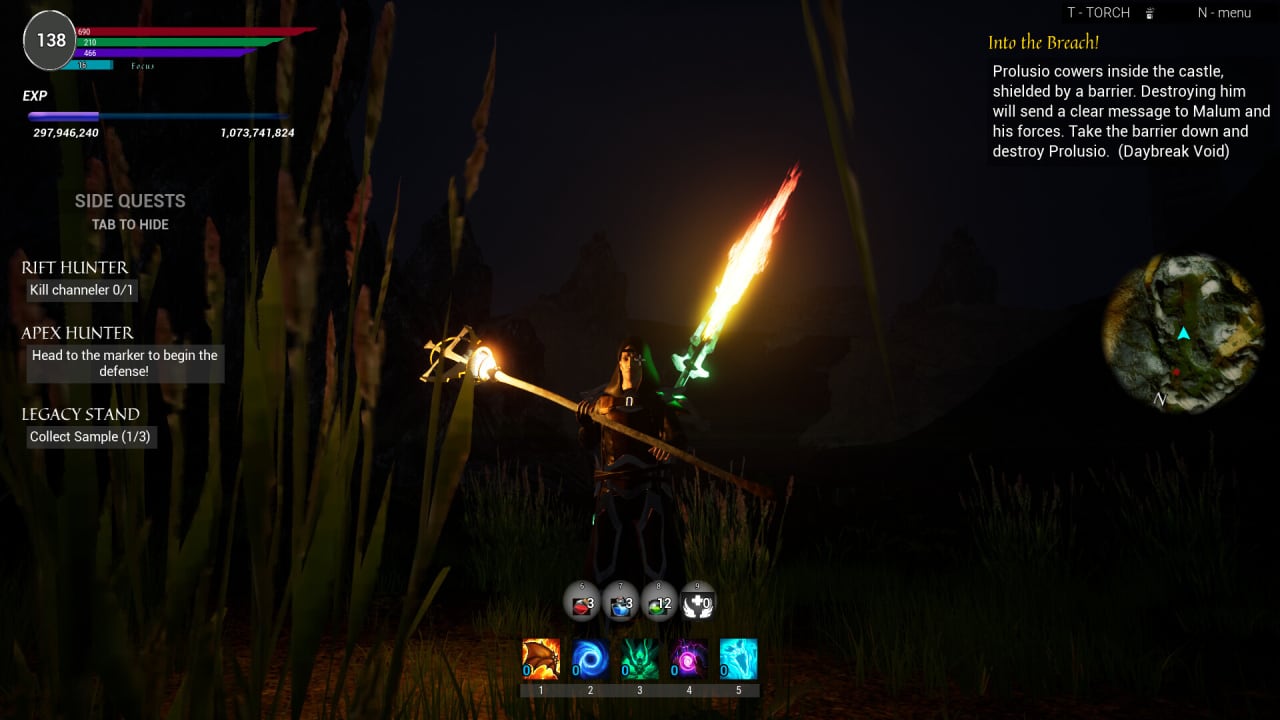Trigger the purple swirling orb ability

pos(689,660)
